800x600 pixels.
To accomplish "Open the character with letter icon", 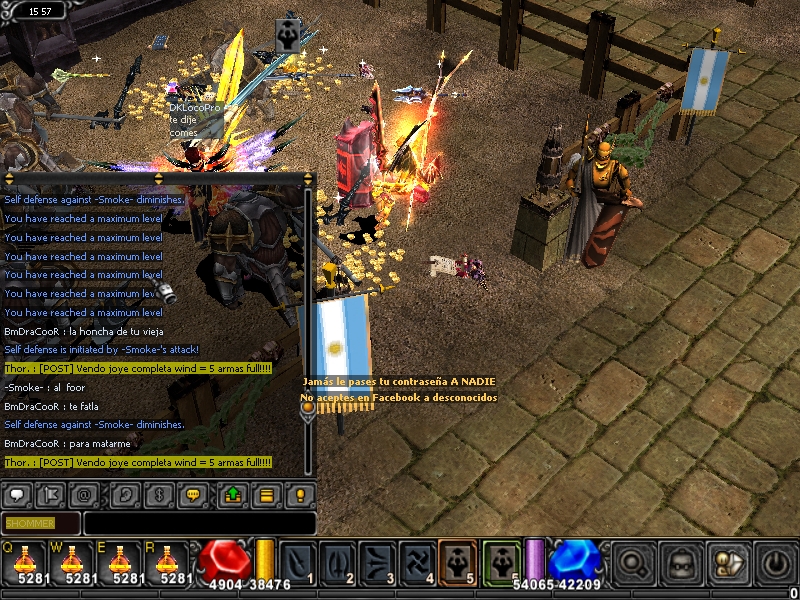I will coord(728,563).
